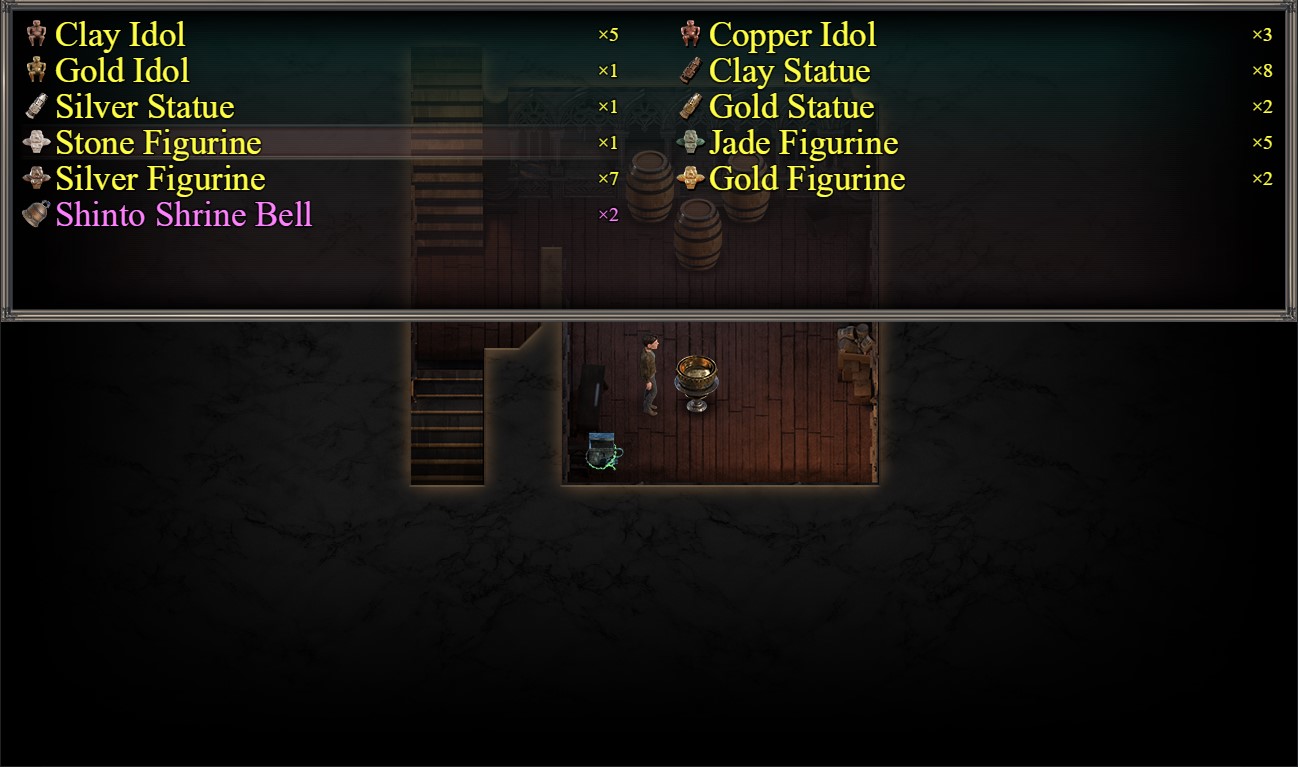This screenshot has height=767, width=1298.
Task: Select the Copper Idol list entry
Action: (x=793, y=35)
